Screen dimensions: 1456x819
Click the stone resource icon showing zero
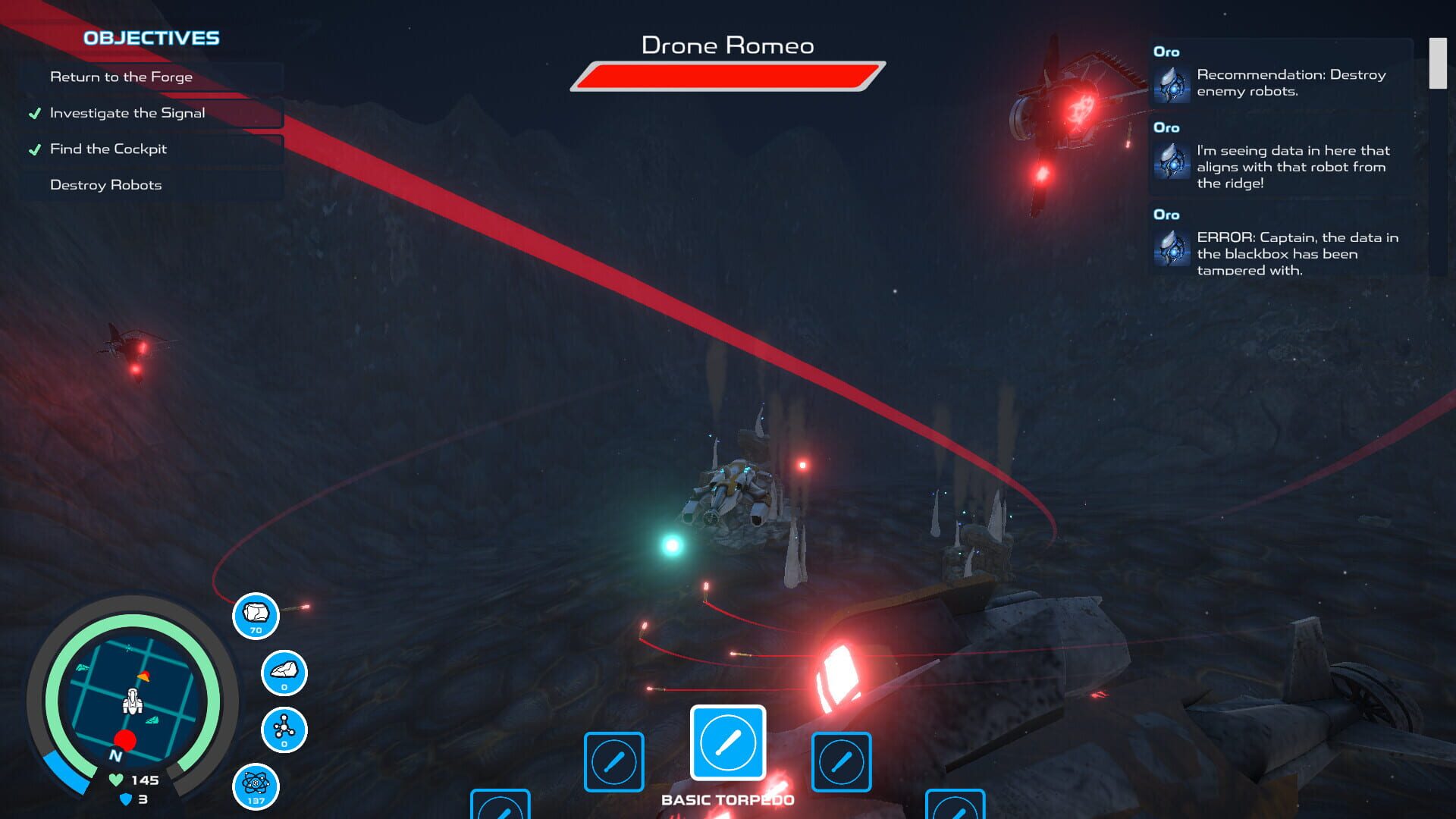[284, 672]
